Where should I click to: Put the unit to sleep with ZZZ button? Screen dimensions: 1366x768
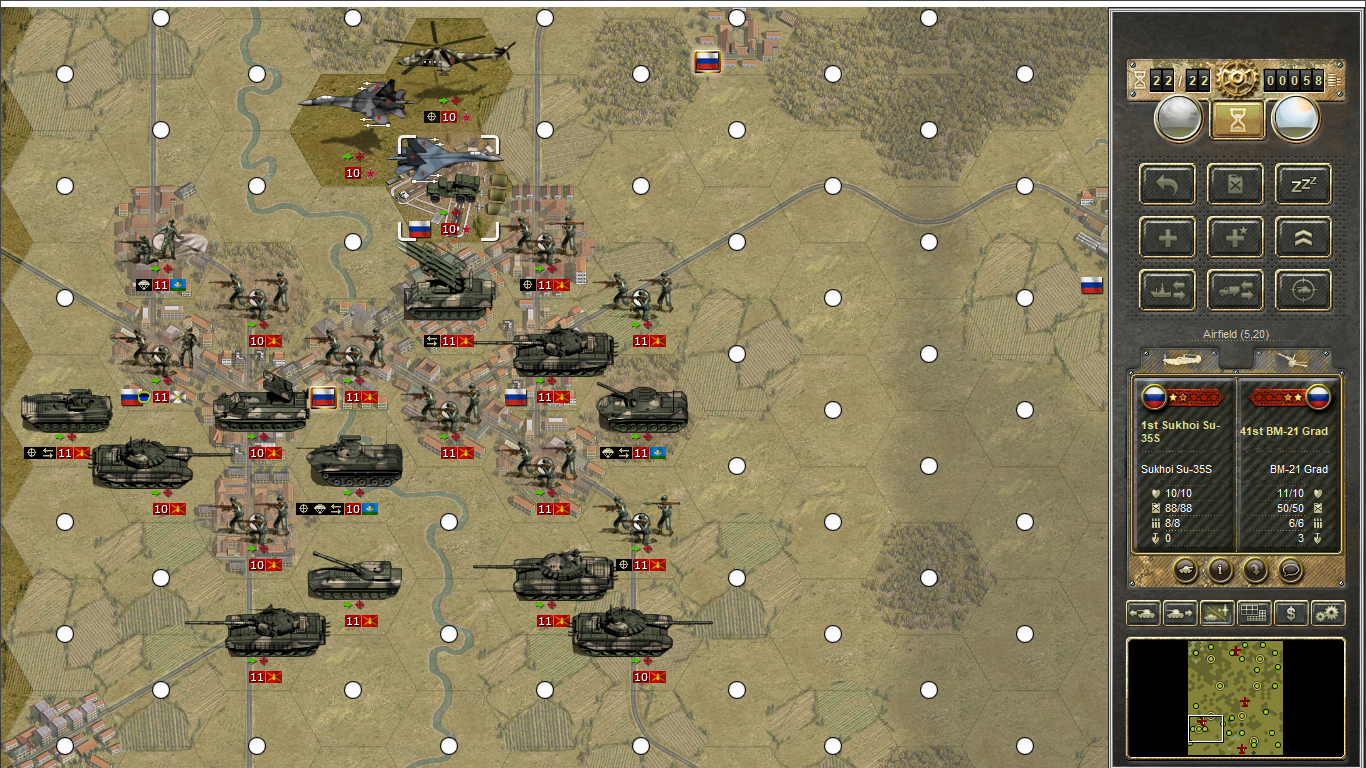[x=1303, y=184]
